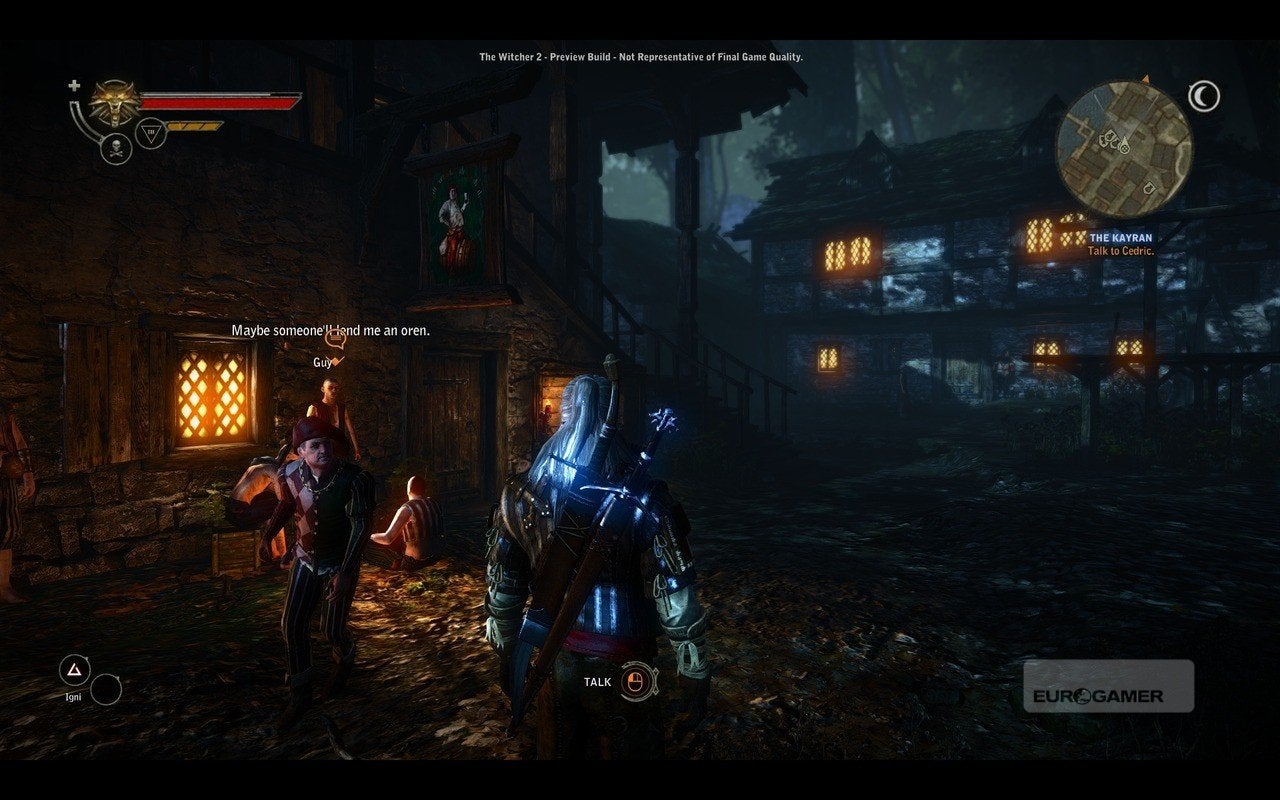Click the Eurogamer watermark logo

point(1108,686)
